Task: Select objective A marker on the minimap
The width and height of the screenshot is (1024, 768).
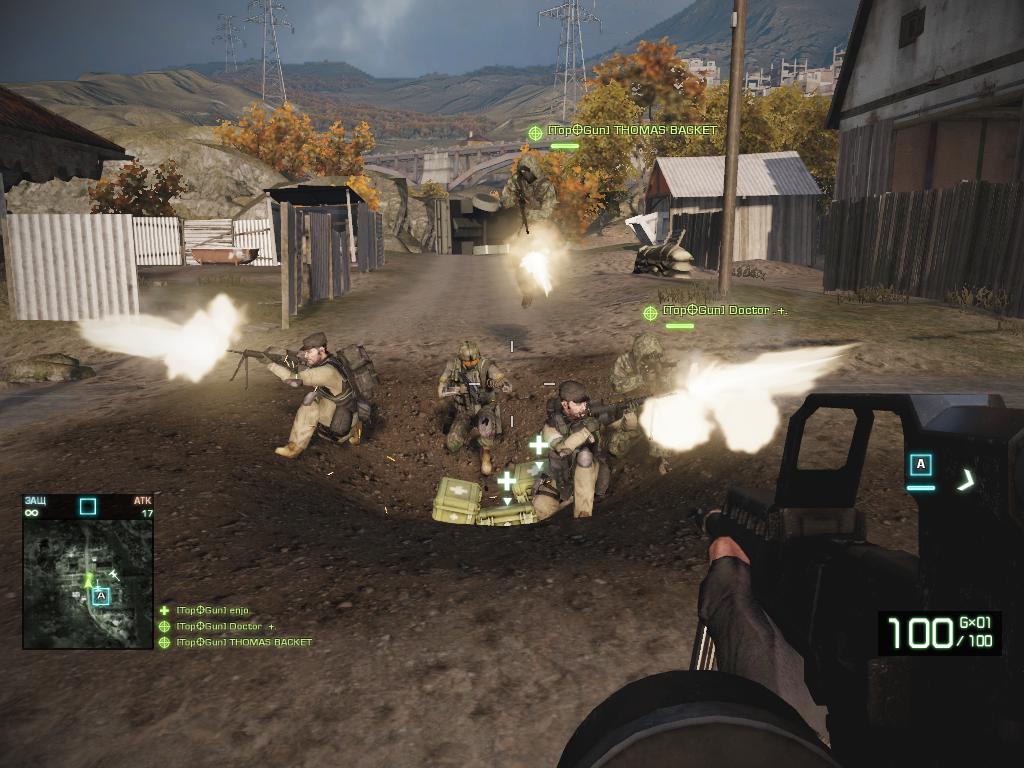Action: pyautogui.click(x=100, y=596)
